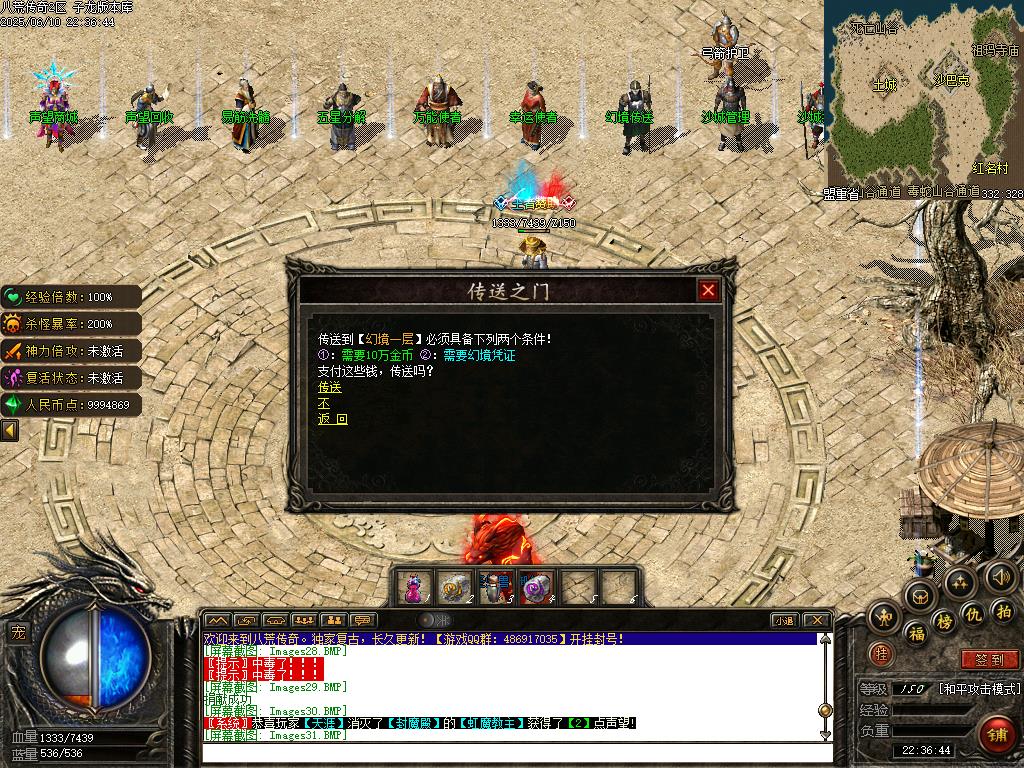
Task: Close the chat panel with X button
Action: pyautogui.click(x=816, y=620)
